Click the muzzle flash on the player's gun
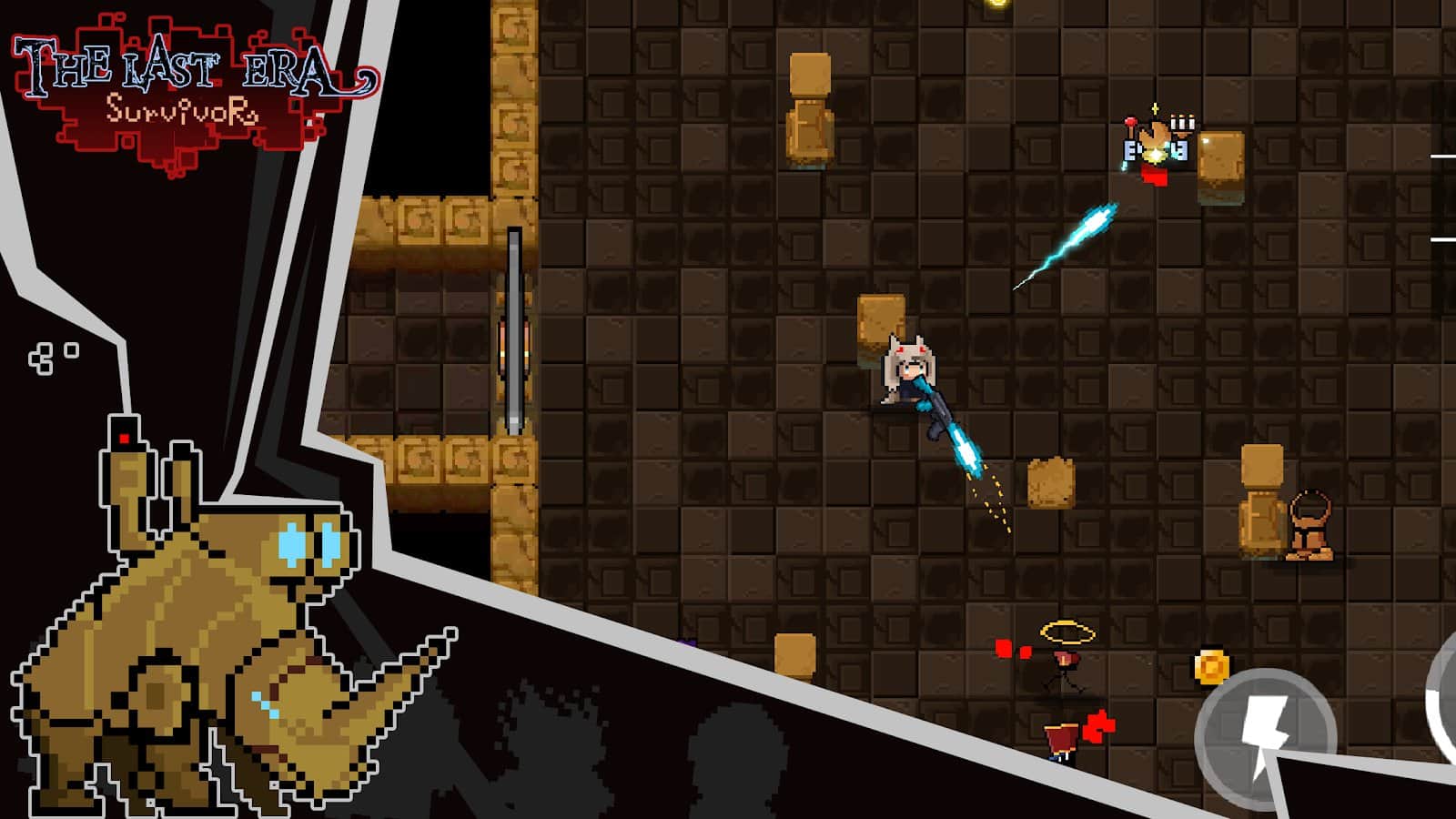This screenshot has height=819, width=1456. (969, 446)
